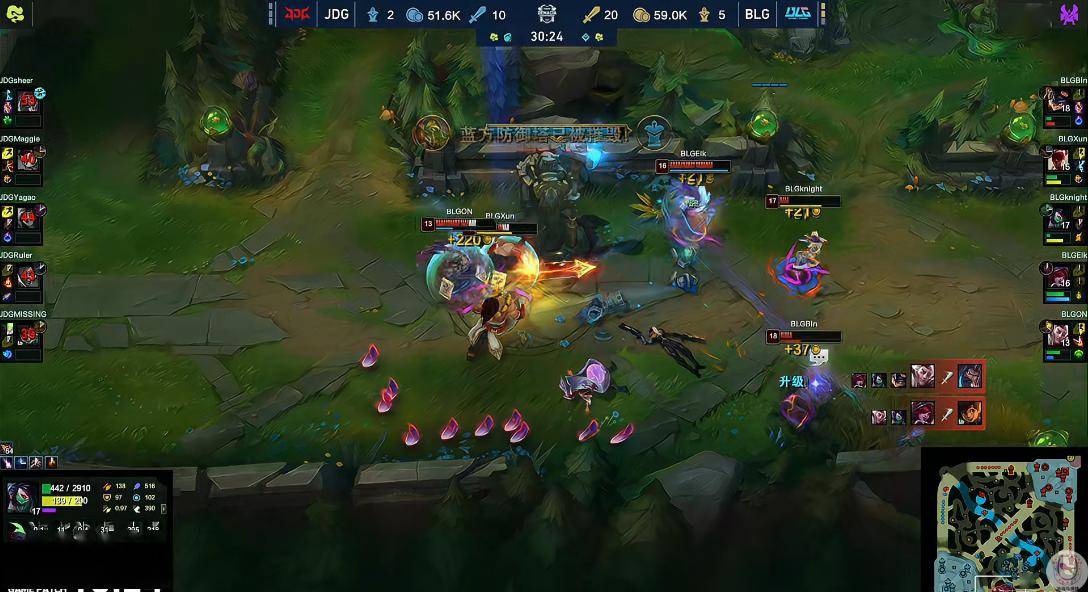Viewport: 1088px width, 592px height.
Task: Select BLGElk's champion portrait
Action: pyautogui.click(x=1059, y=278)
